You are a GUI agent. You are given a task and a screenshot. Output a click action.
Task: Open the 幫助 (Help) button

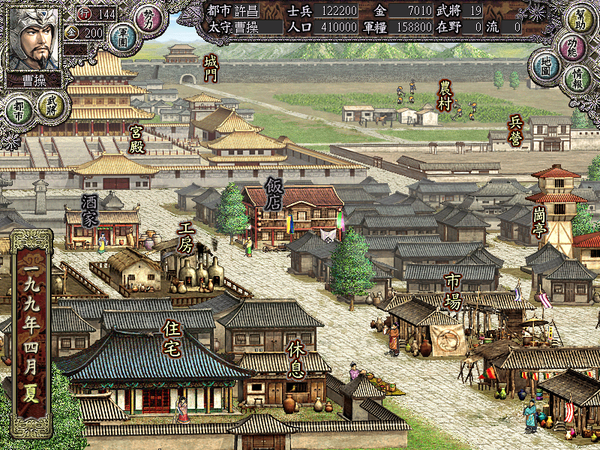pos(579,19)
